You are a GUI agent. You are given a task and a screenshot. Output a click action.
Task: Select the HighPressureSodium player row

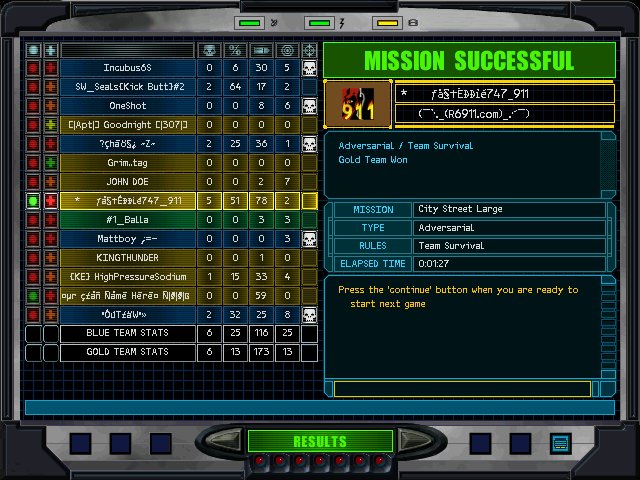[127, 277]
